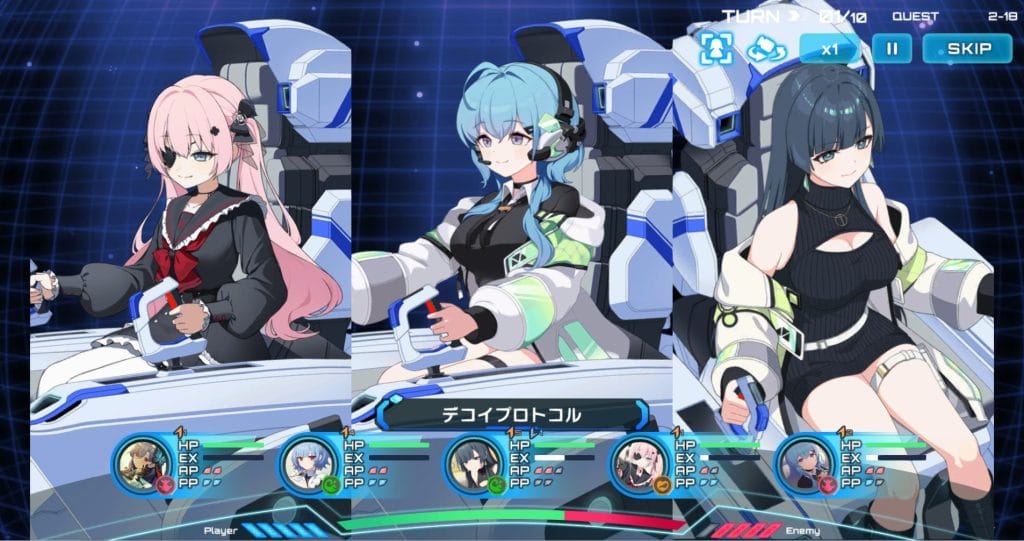
Task: Toggle the character focus camera icon
Action: point(717,48)
